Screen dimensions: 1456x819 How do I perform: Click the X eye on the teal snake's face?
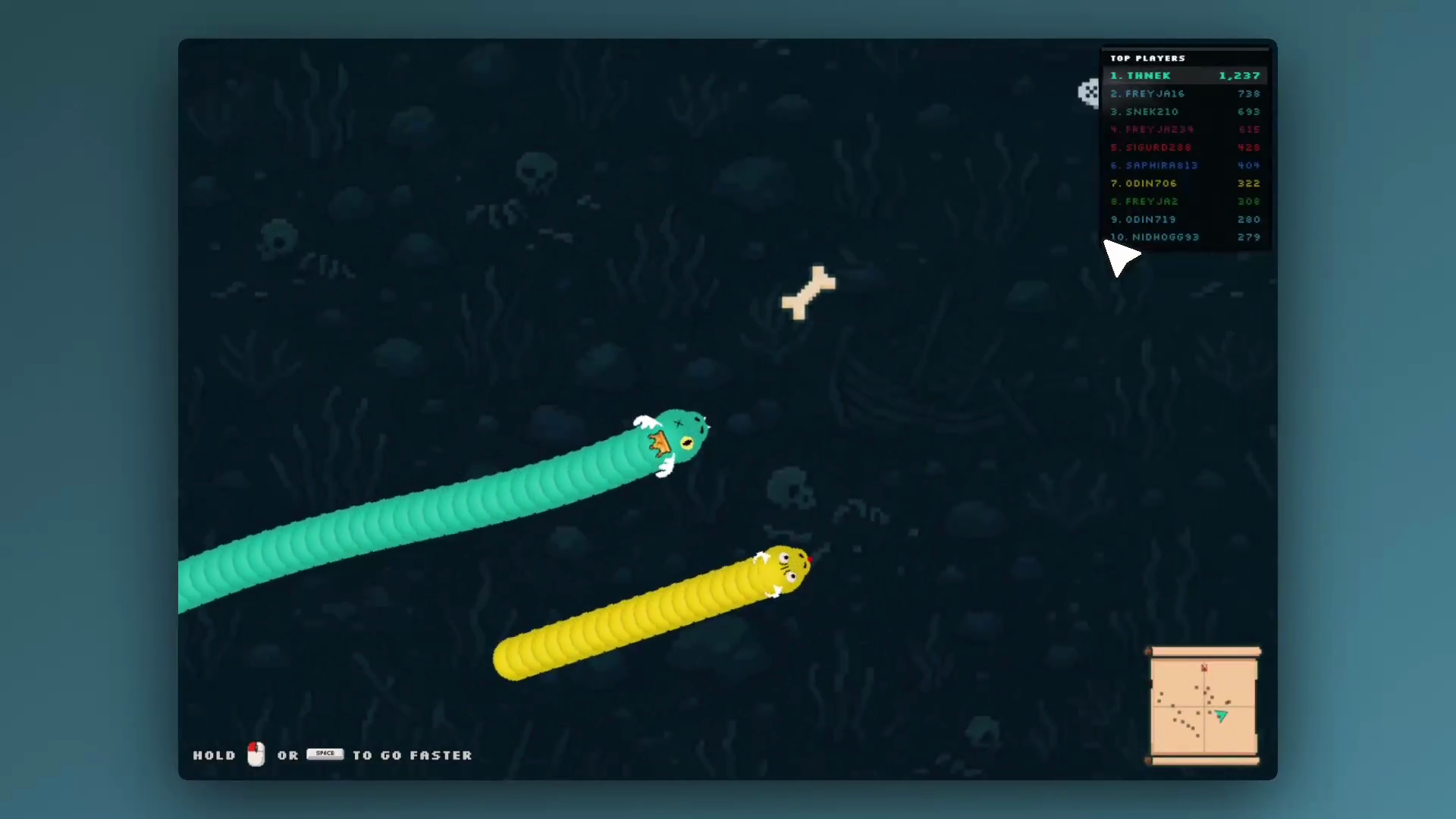click(x=677, y=422)
